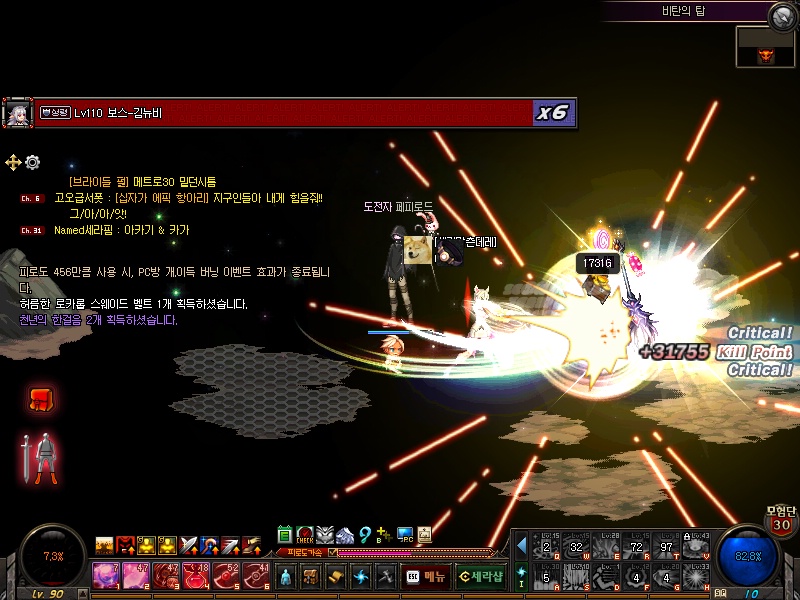Image resolution: width=800 pixels, height=600 pixels.
Task: Click the red CHECK icon
Action: (305, 535)
